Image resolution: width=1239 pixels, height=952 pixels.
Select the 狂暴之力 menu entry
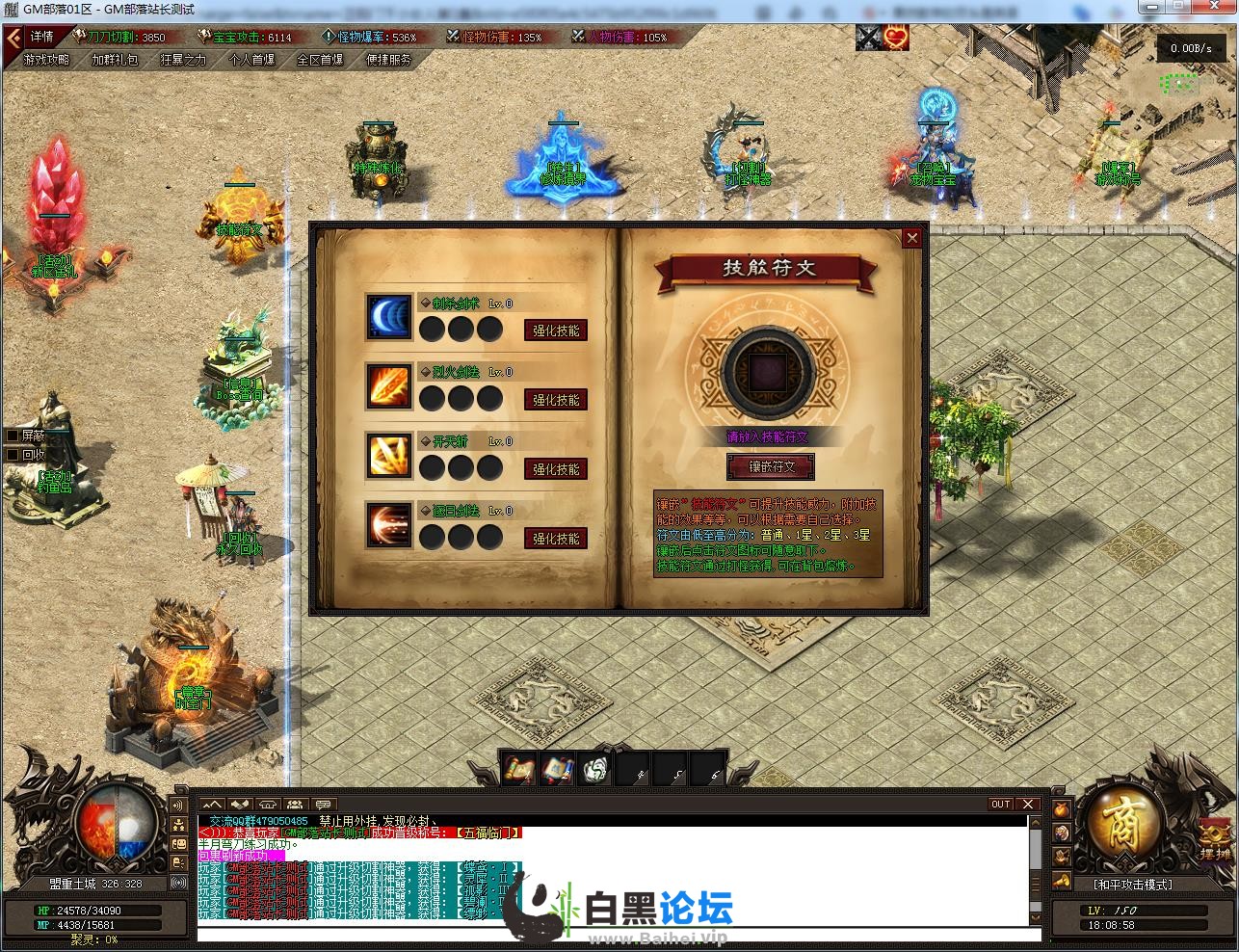(183, 60)
